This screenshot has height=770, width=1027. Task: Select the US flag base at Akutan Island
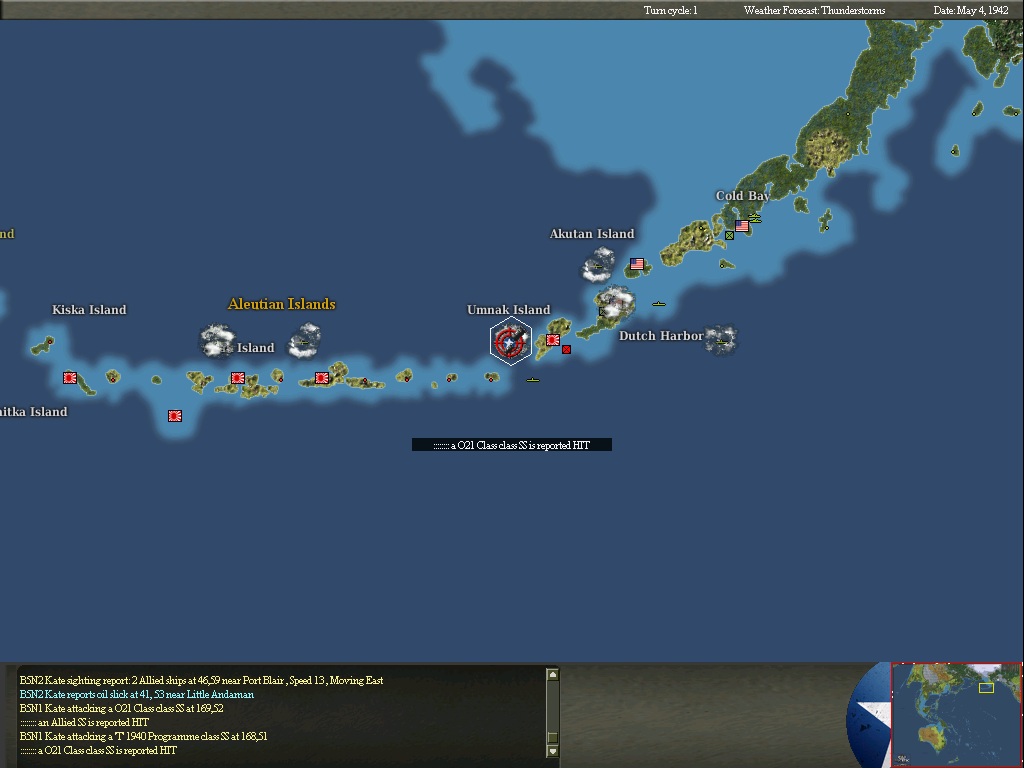tap(637, 264)
